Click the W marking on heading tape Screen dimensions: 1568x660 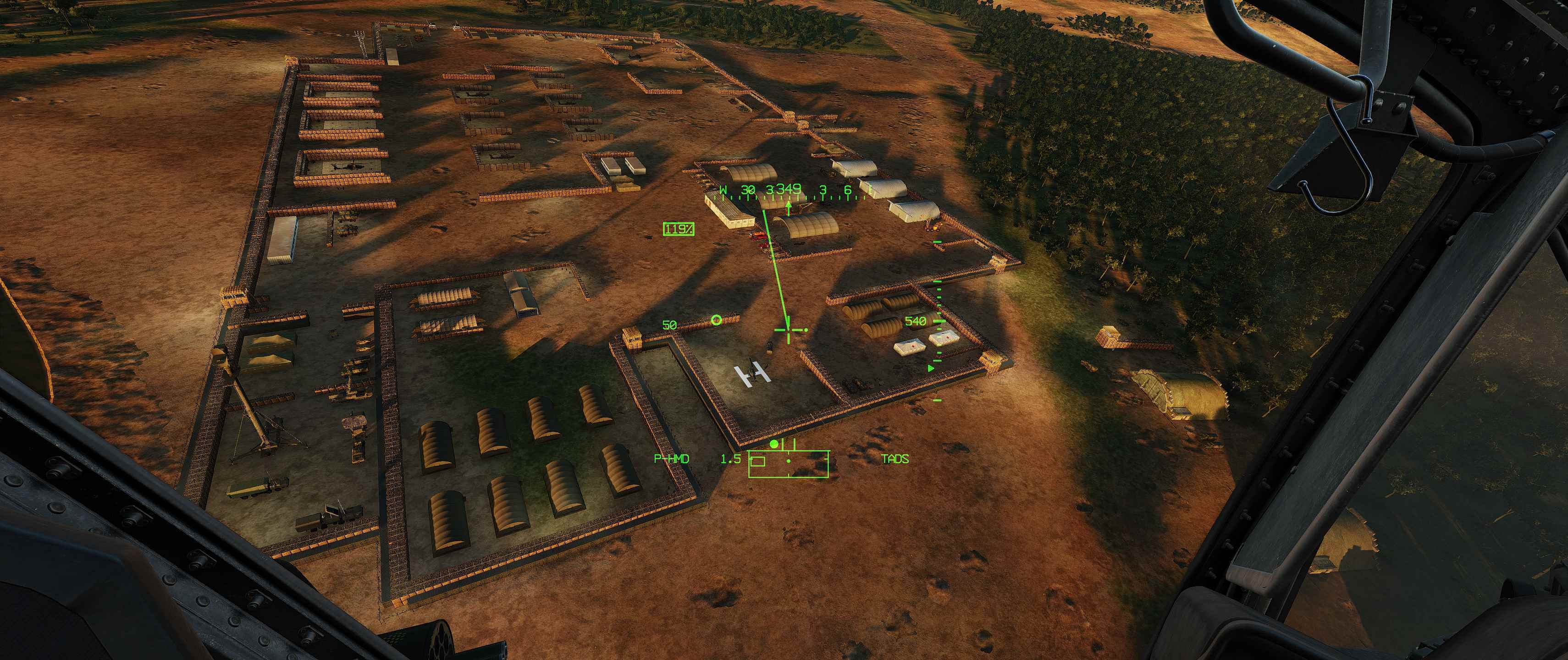[723, 189]
